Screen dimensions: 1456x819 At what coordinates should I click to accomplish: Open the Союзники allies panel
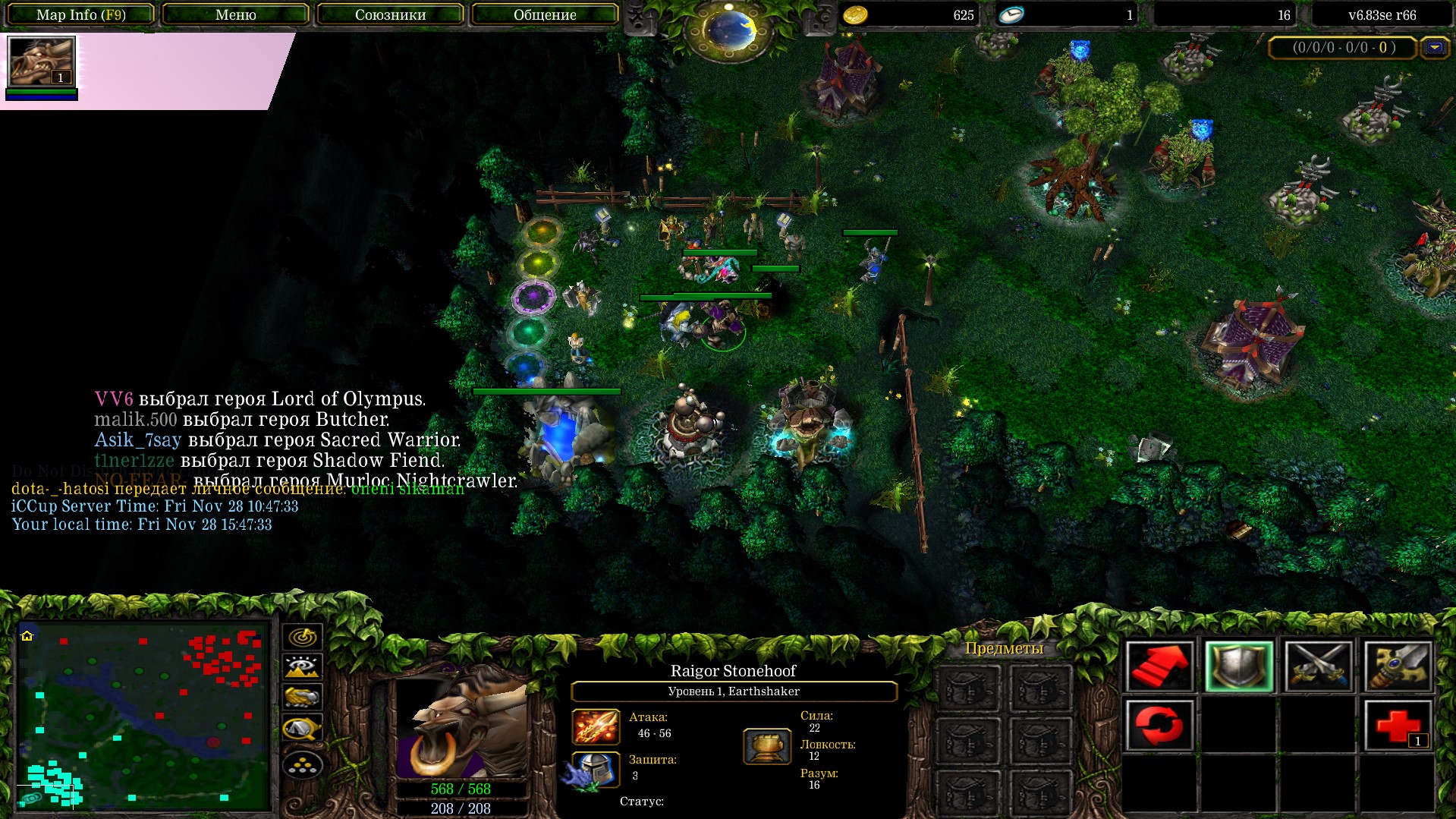click(390, 14)
